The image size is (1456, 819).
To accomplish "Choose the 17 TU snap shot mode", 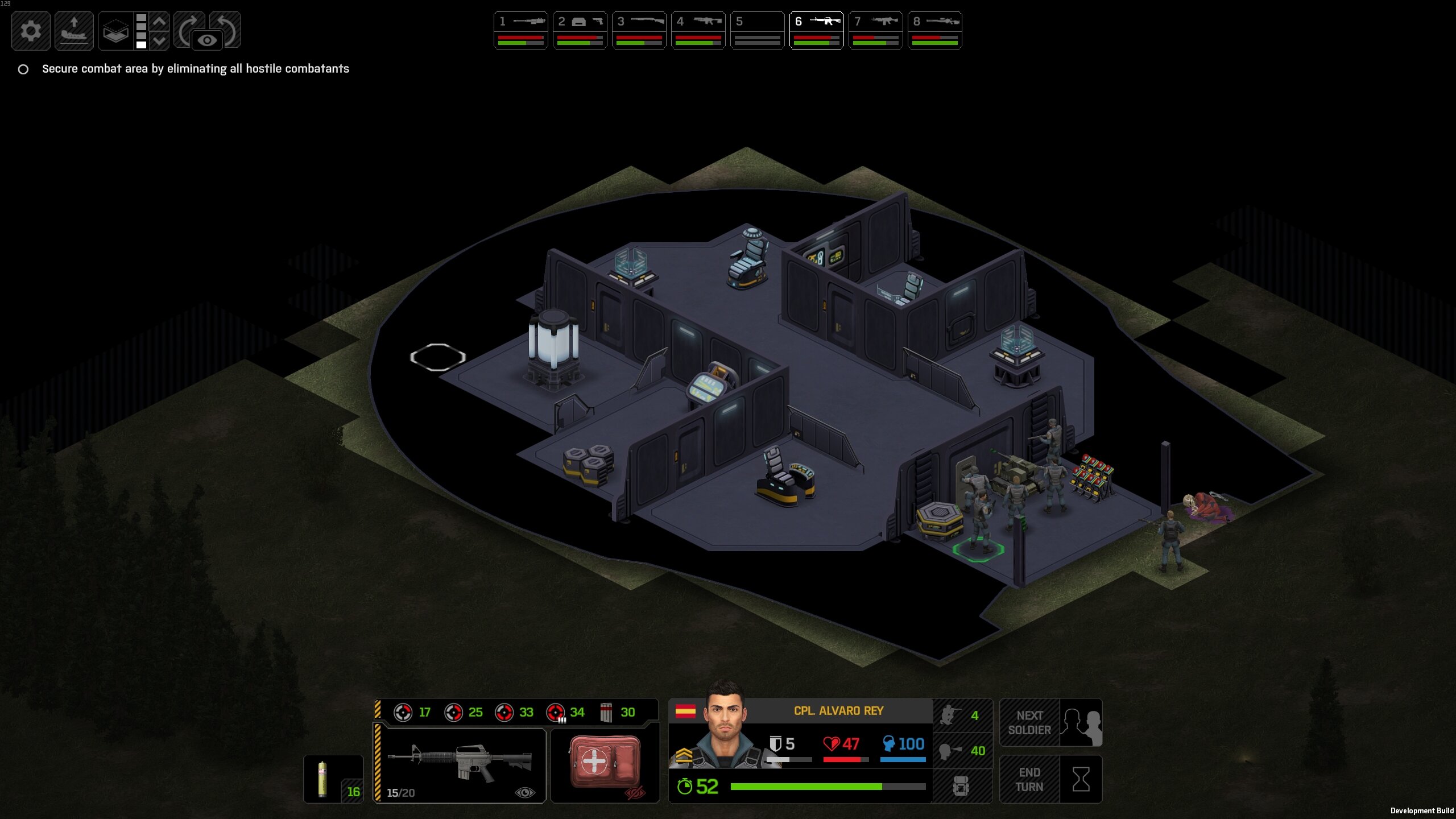I will [x=413, y=712].
